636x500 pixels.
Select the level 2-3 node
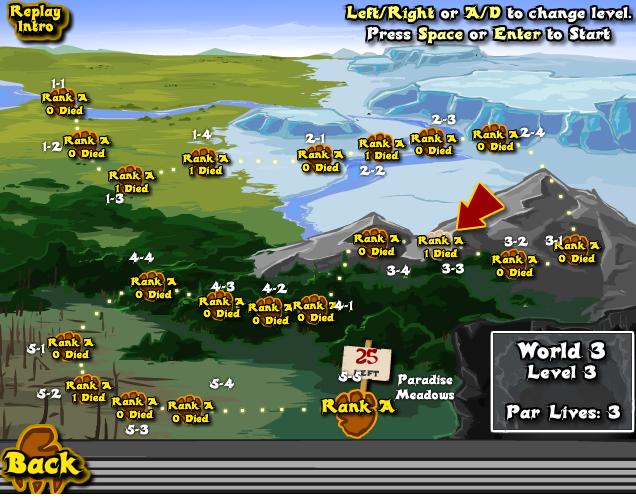[x=433, y=144]
